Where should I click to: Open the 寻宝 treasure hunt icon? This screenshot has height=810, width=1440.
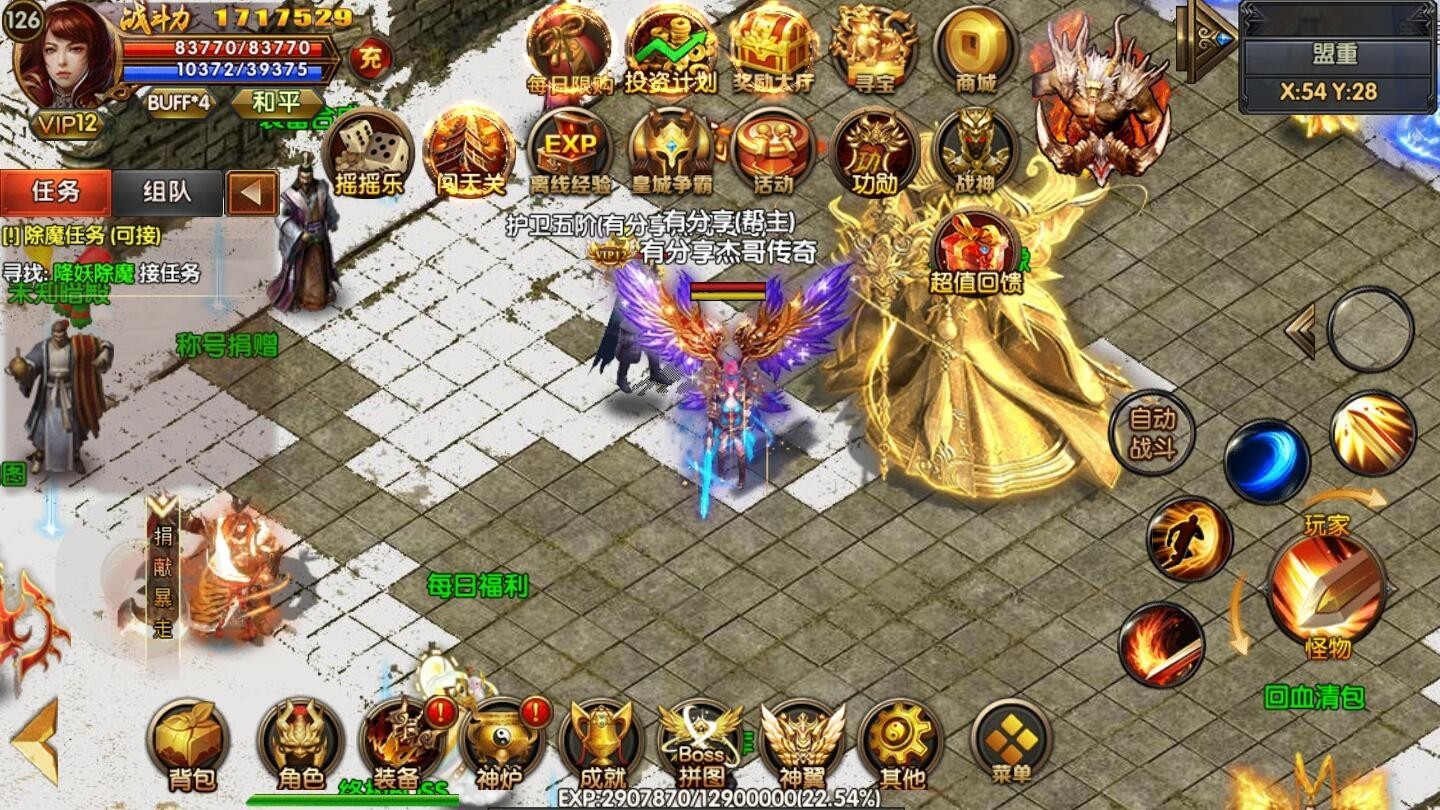(874, 50)
